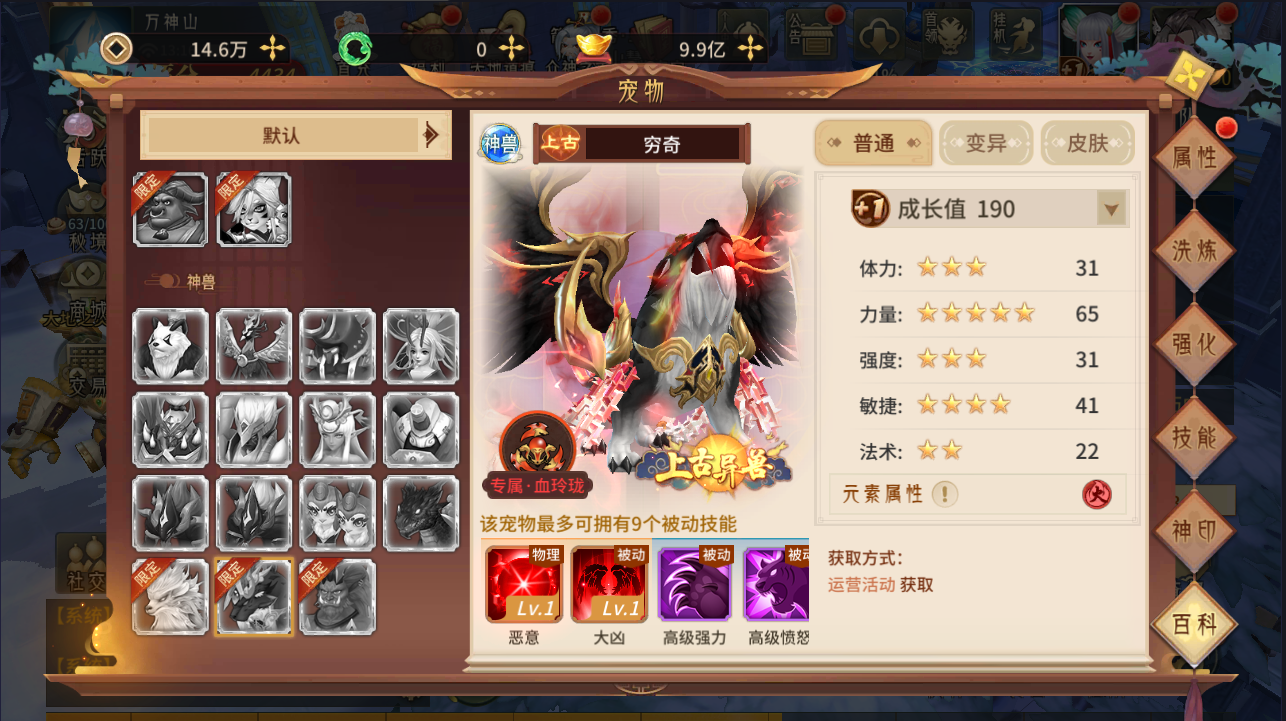1286x721 pixels.
Task: Open the 公告 announcement icon
Action: click(812, 35)
